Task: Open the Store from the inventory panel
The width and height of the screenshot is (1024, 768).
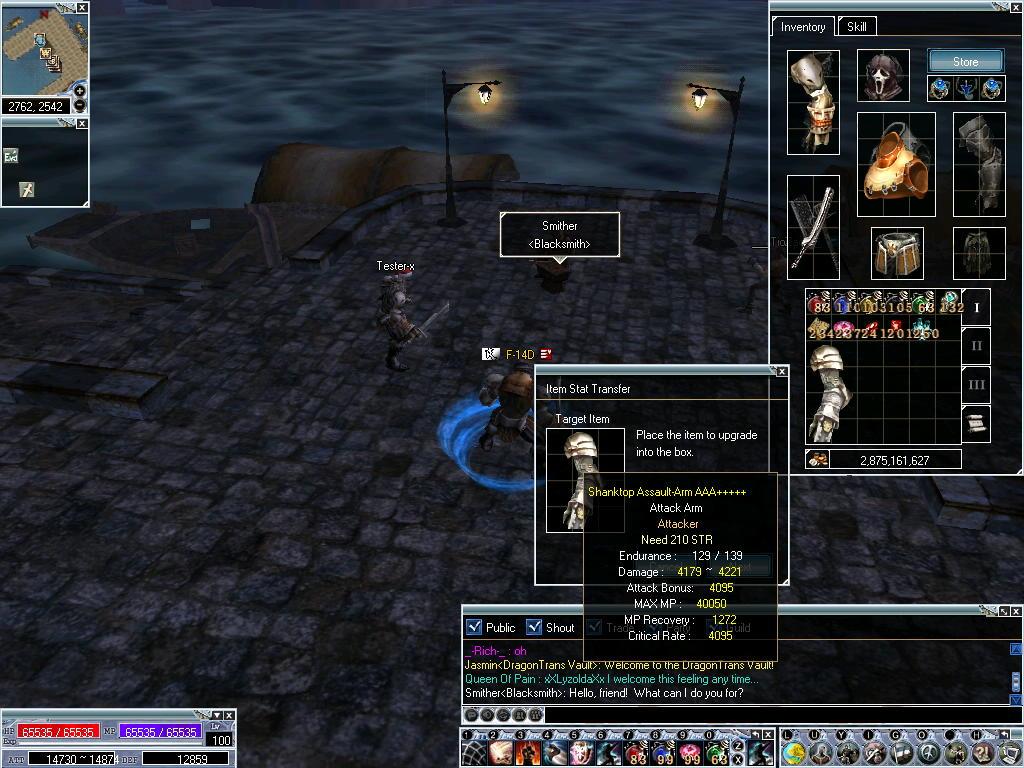Action: [965, 62]
